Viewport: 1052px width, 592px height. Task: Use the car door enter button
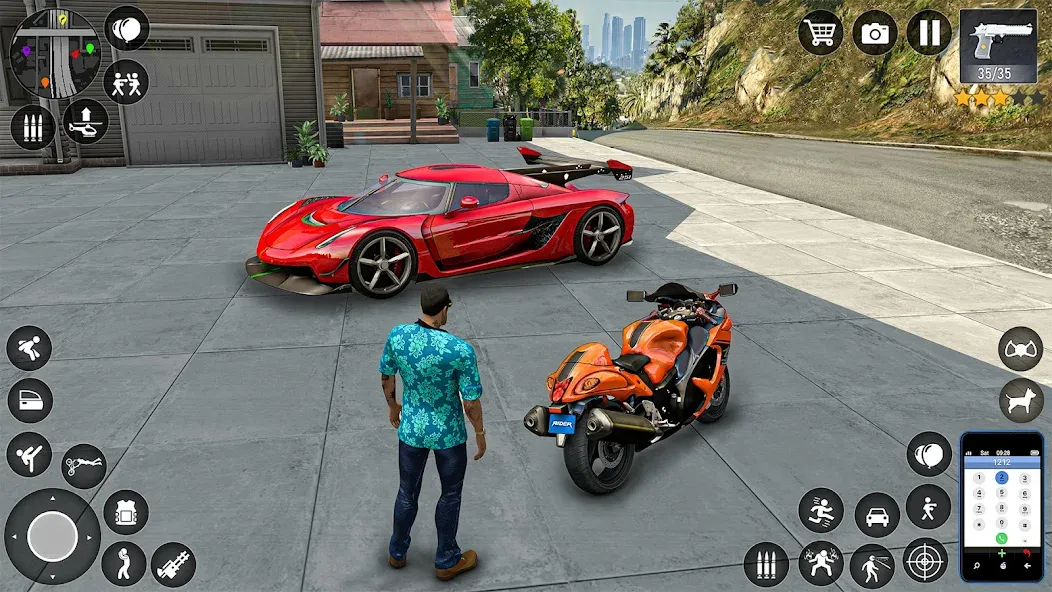tap(30, 401)
